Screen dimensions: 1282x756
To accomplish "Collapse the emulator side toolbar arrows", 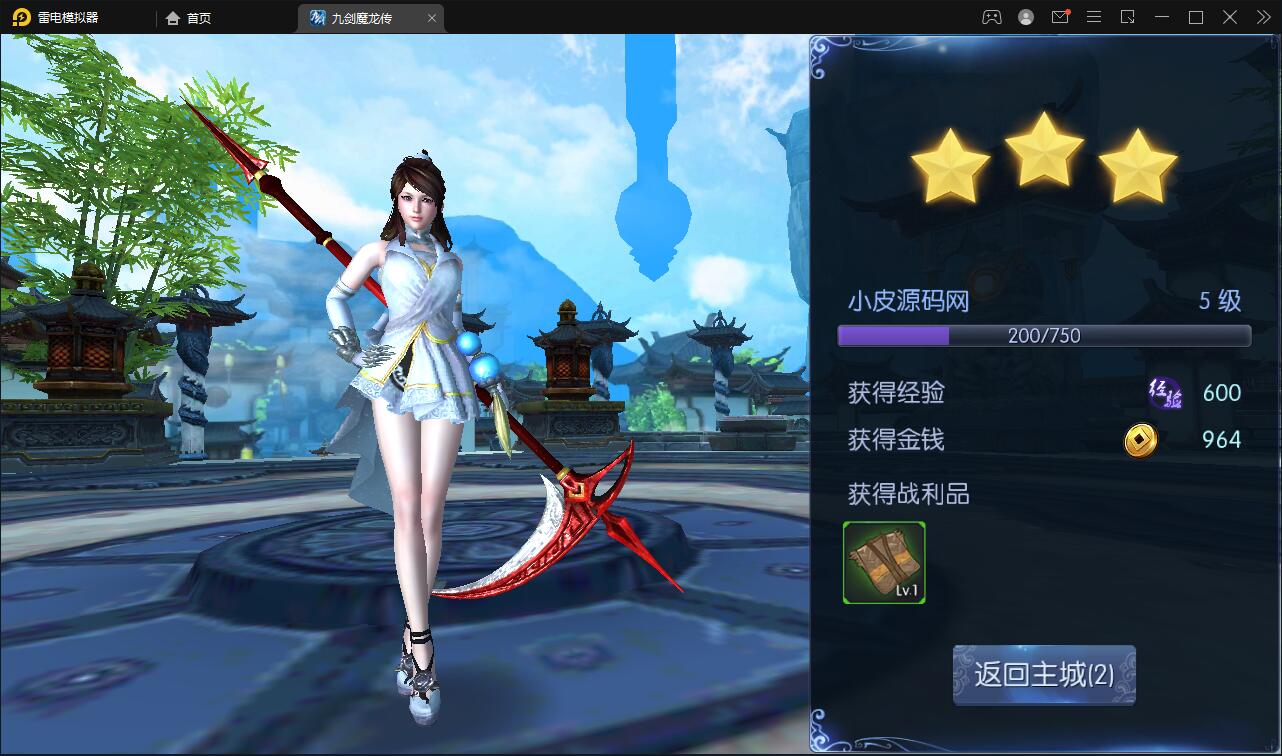I will click(x=1264, y=17).
